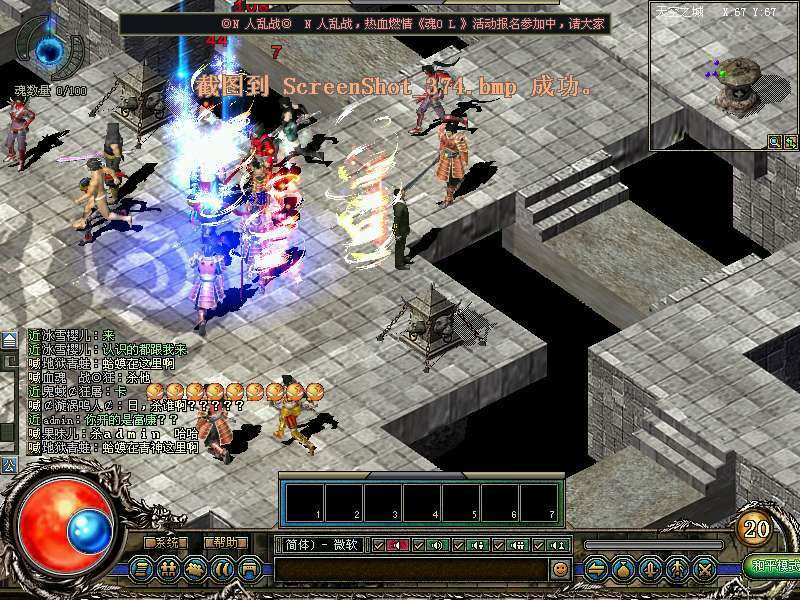Click the swap arrows round button
800x600 pixels.
coord(596,568)
